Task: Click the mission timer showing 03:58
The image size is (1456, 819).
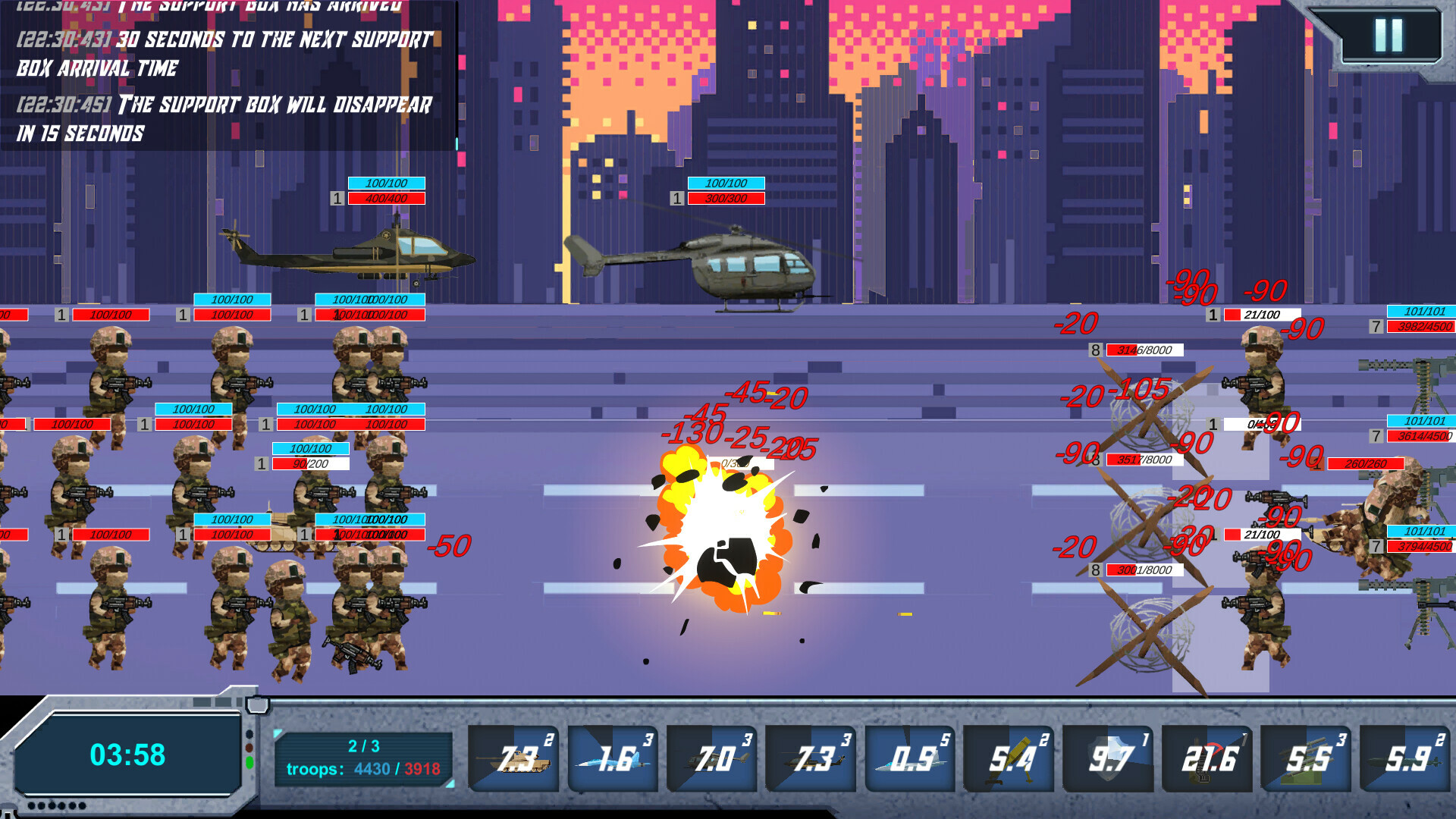Action: pos(127,755)
